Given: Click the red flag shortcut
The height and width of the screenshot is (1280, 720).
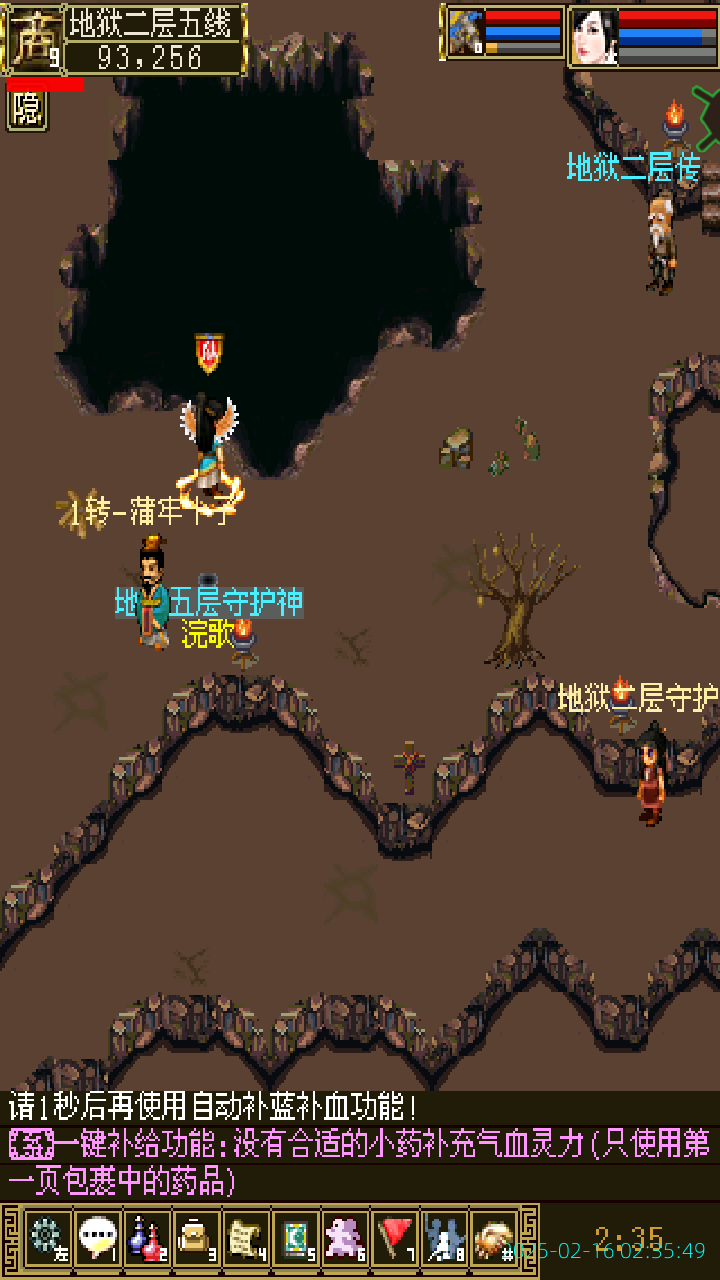Looking at the screenshot, I should tap(396, 1237).
